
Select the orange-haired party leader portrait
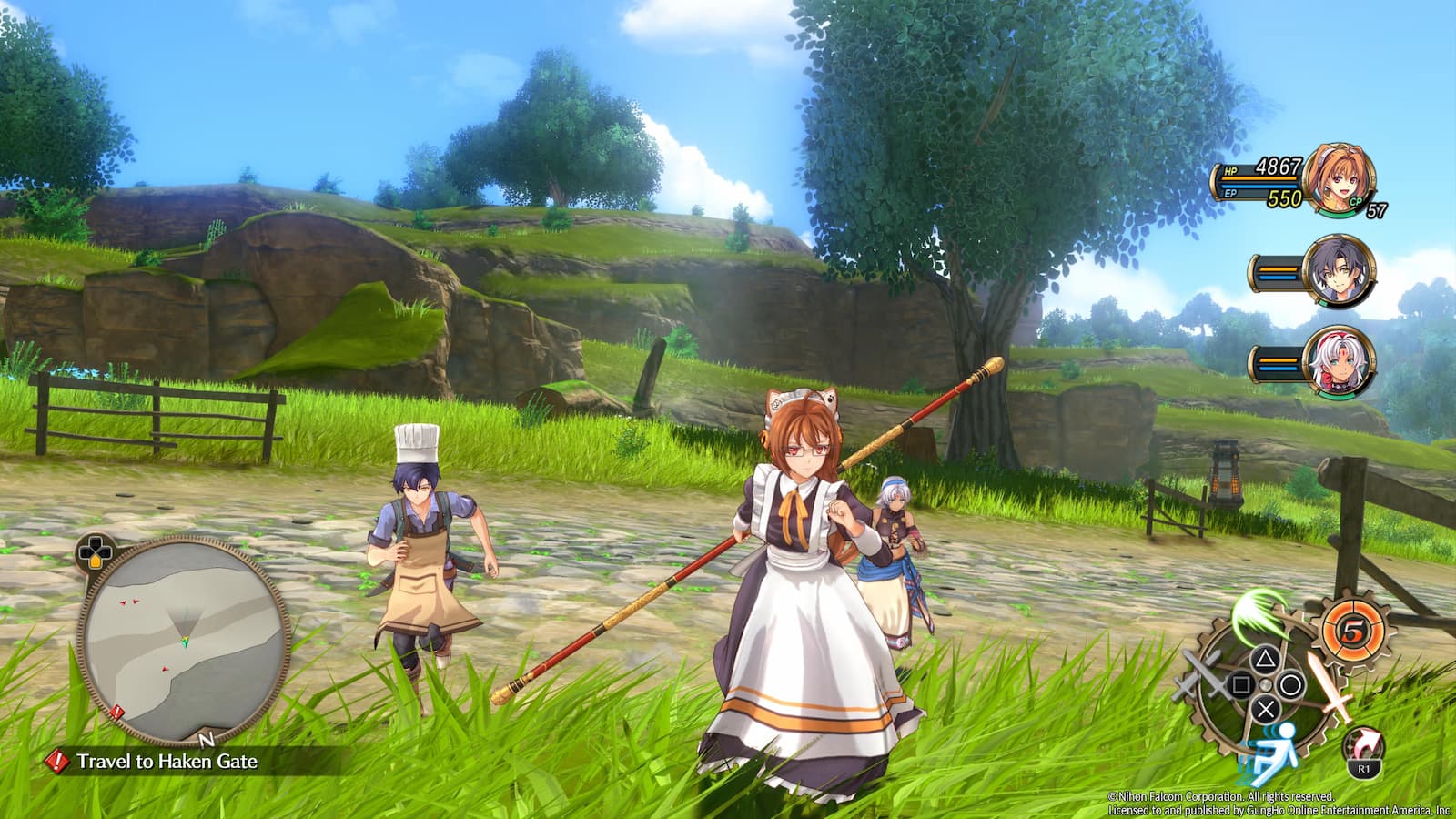pos(1337,178)
